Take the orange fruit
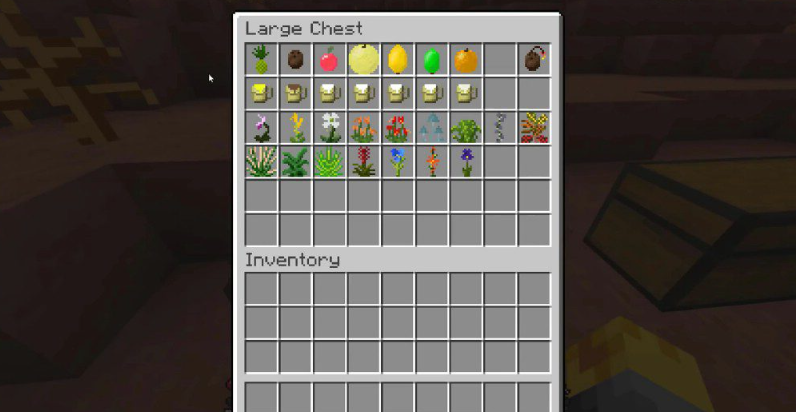Viewport: 796px width, 412px height. pos(465,60)
